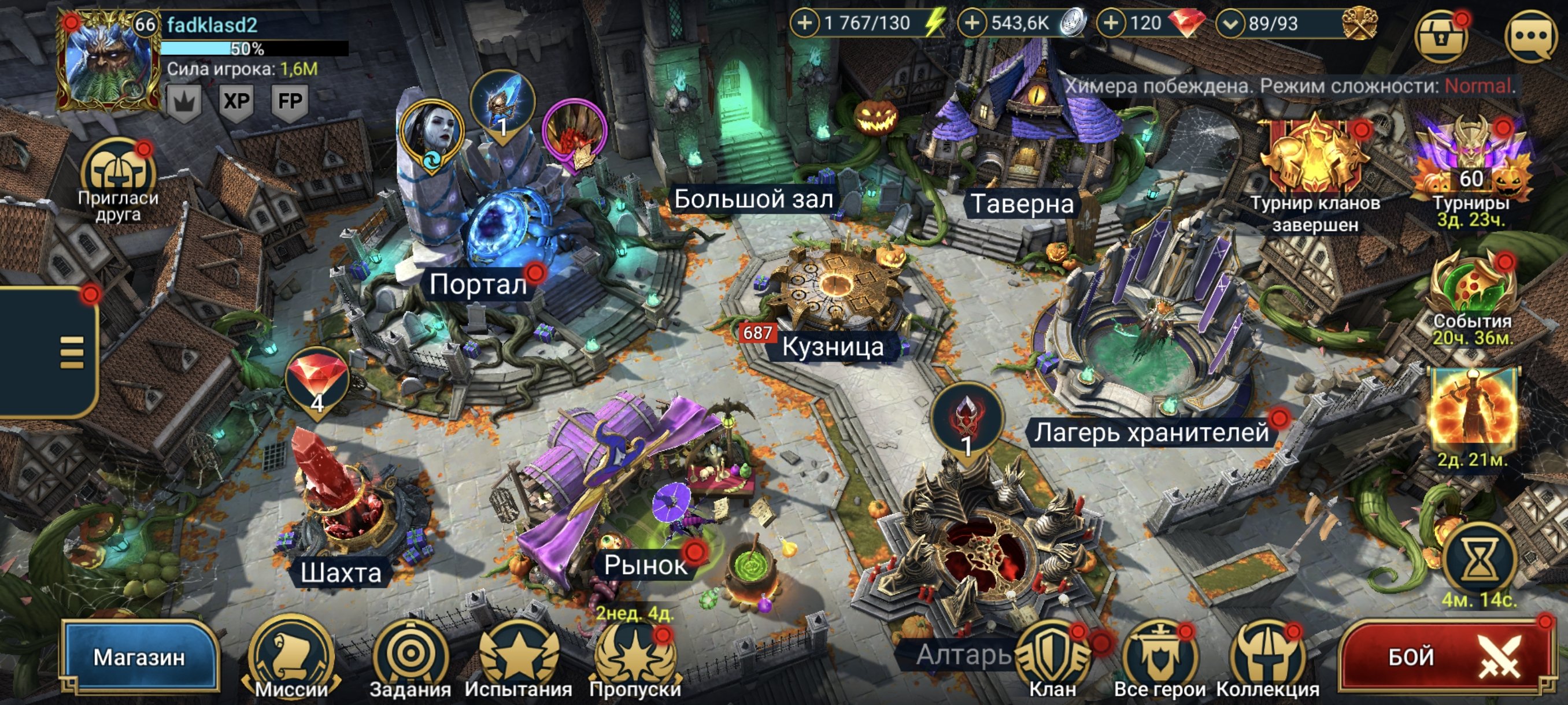The height and width of the screenshot is (705, 1568).
Task: Start a battle with БОЙ button
Action: click(1444, 658)
